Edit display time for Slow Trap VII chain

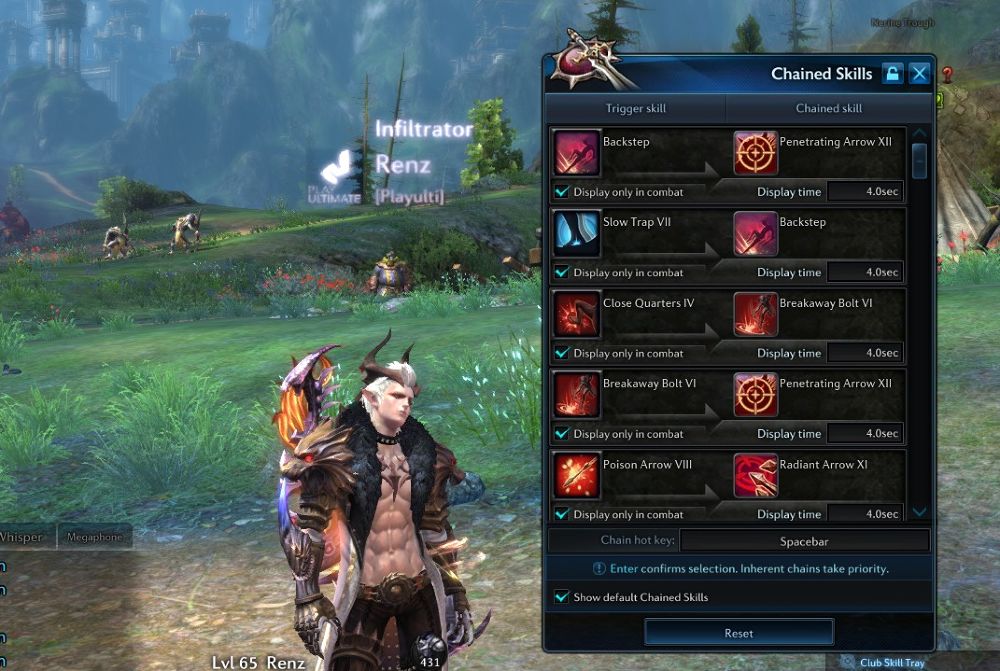tap(865, 272)
